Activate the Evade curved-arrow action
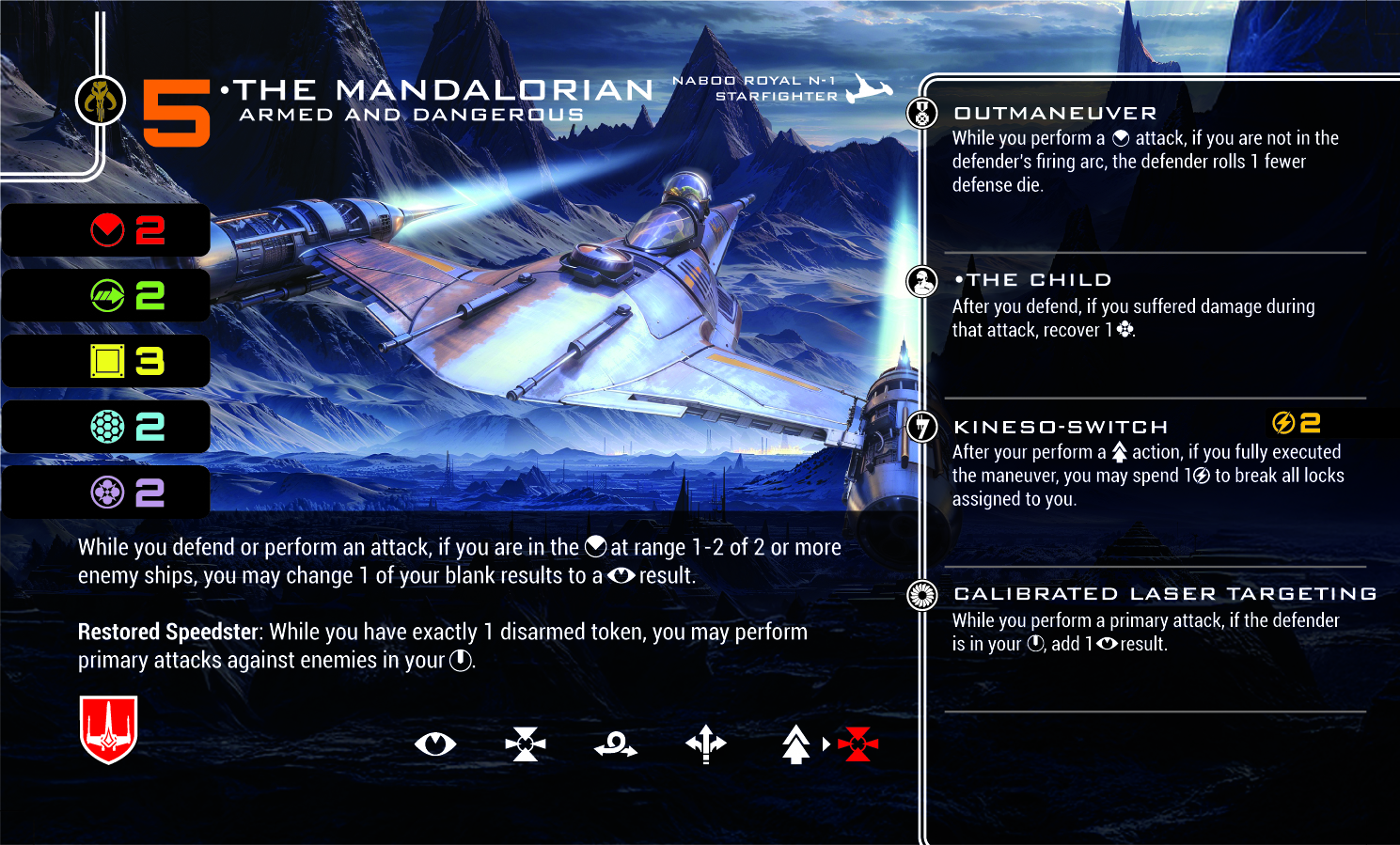 coord(616,745)
